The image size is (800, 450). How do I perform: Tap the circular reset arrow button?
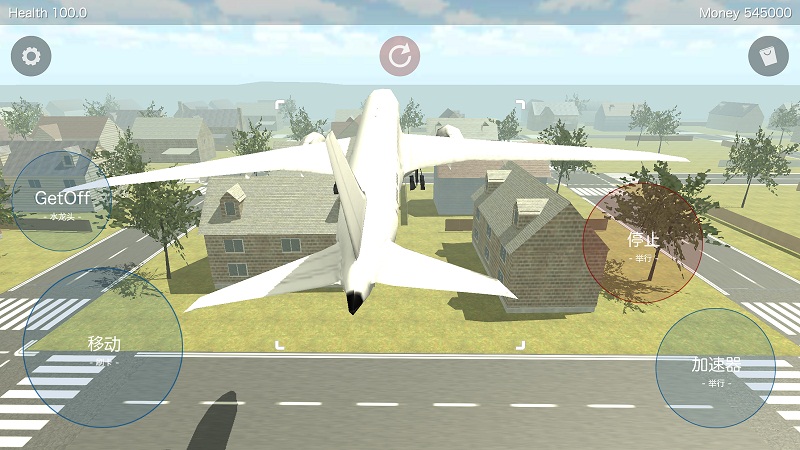400,56
